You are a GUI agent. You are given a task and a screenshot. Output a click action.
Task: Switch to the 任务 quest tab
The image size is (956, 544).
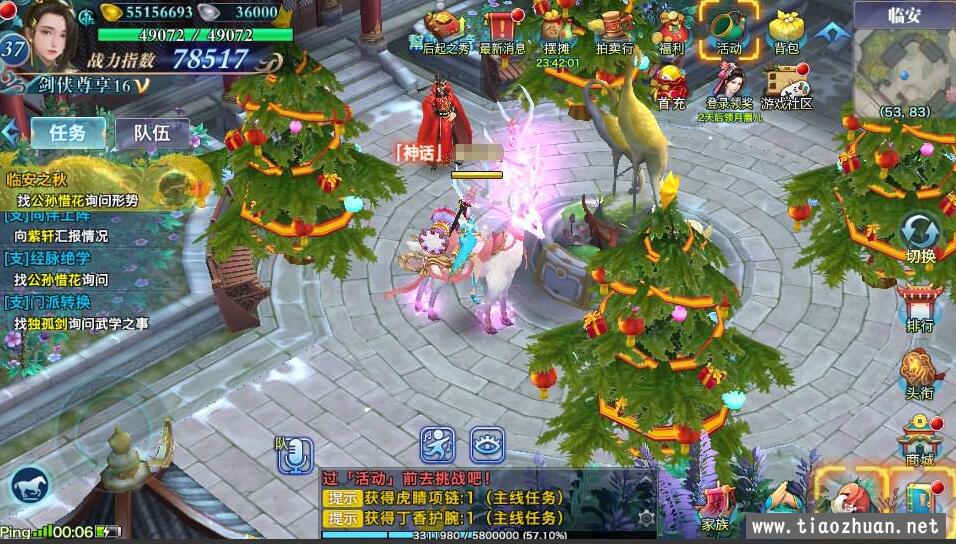click(x=68, y=132)
